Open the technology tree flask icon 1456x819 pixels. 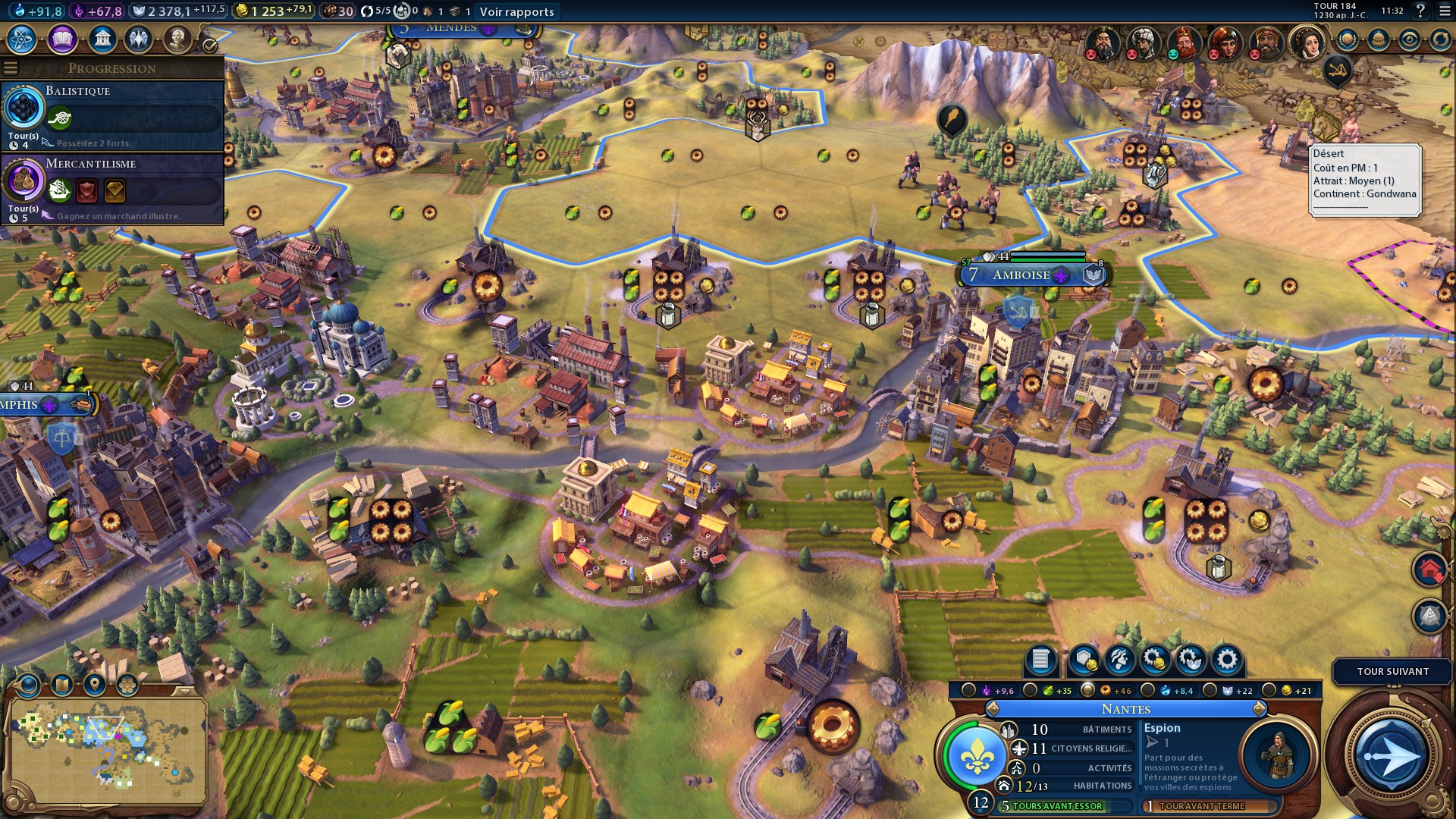[22, 39]
